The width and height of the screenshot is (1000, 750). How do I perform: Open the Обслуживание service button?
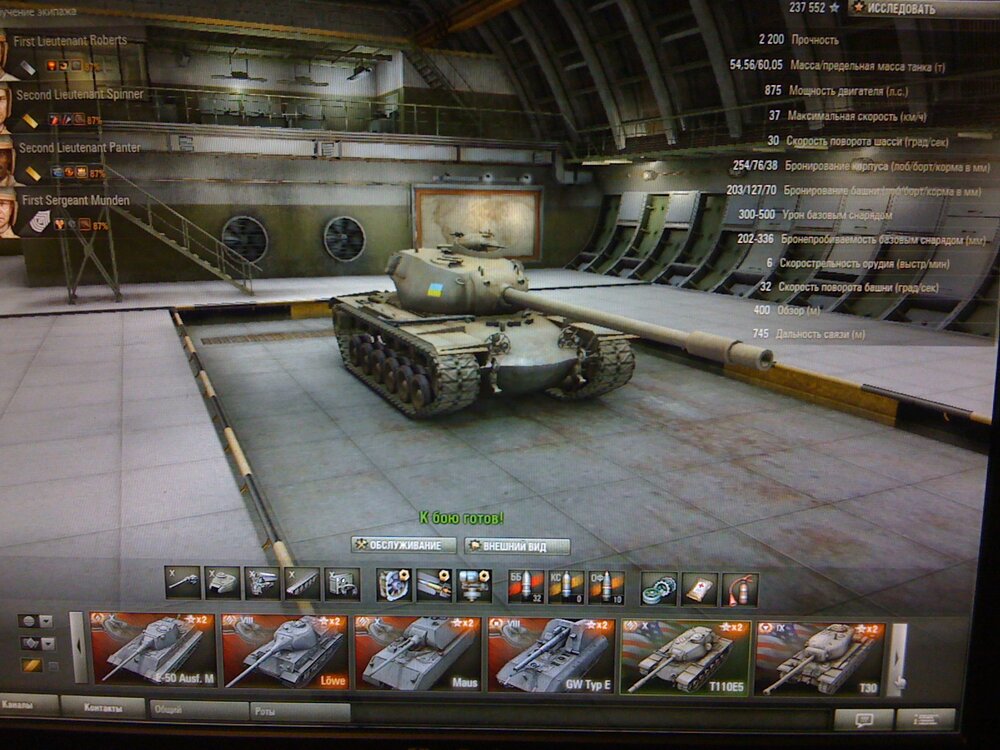404,546
